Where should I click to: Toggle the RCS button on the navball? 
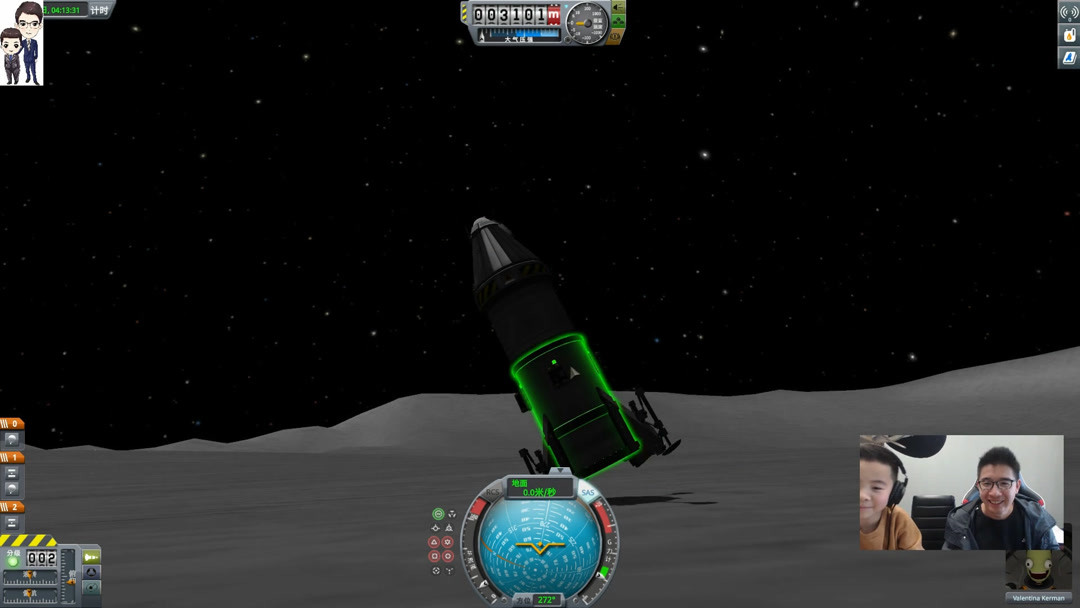(494, 493)
